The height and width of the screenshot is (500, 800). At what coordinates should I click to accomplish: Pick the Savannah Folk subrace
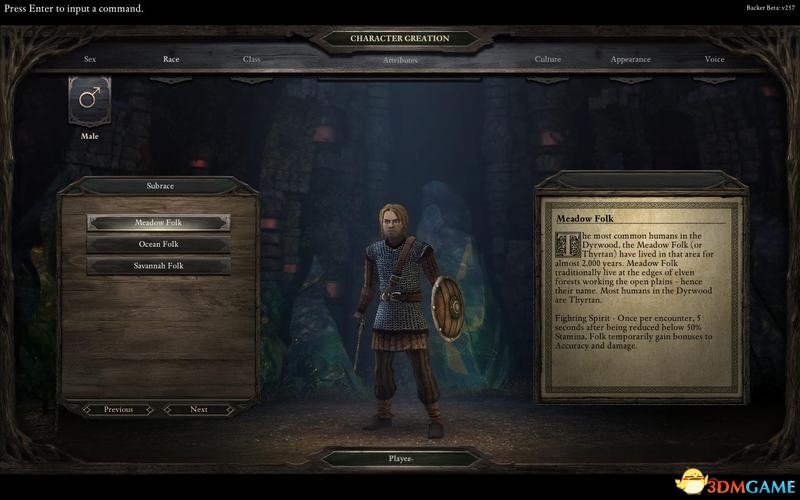pyautogui.click(x=158, y=266)
